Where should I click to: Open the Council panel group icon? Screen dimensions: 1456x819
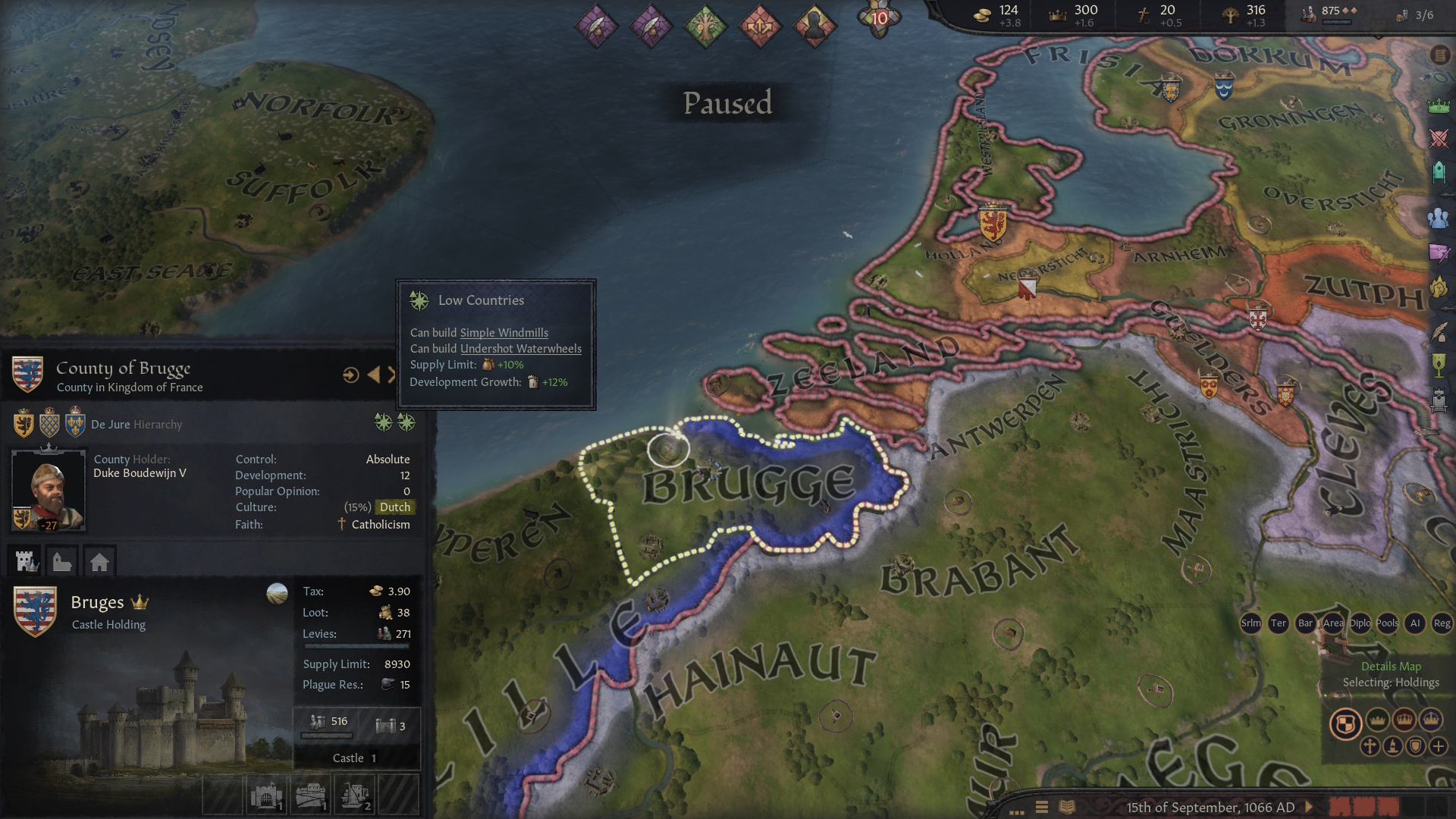[1439, 218]
